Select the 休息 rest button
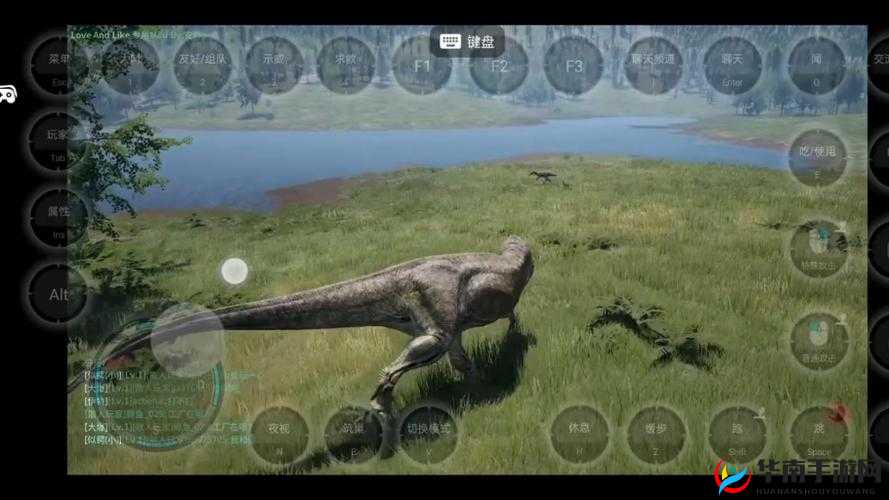This screenshot has height=500, width=889. [x=580, y=433]
